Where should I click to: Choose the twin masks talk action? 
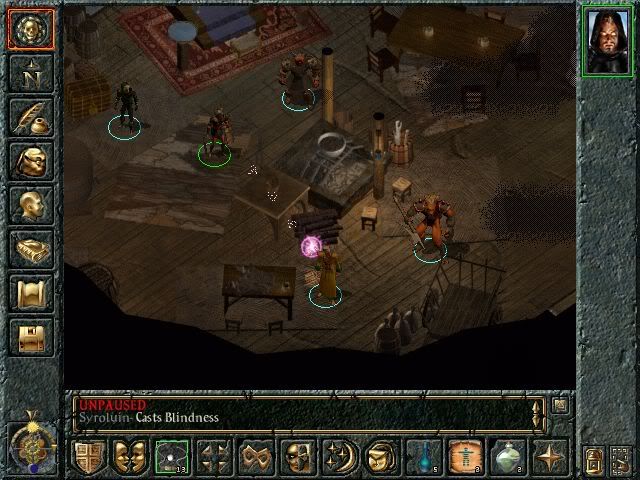click(x=130, y=458)
